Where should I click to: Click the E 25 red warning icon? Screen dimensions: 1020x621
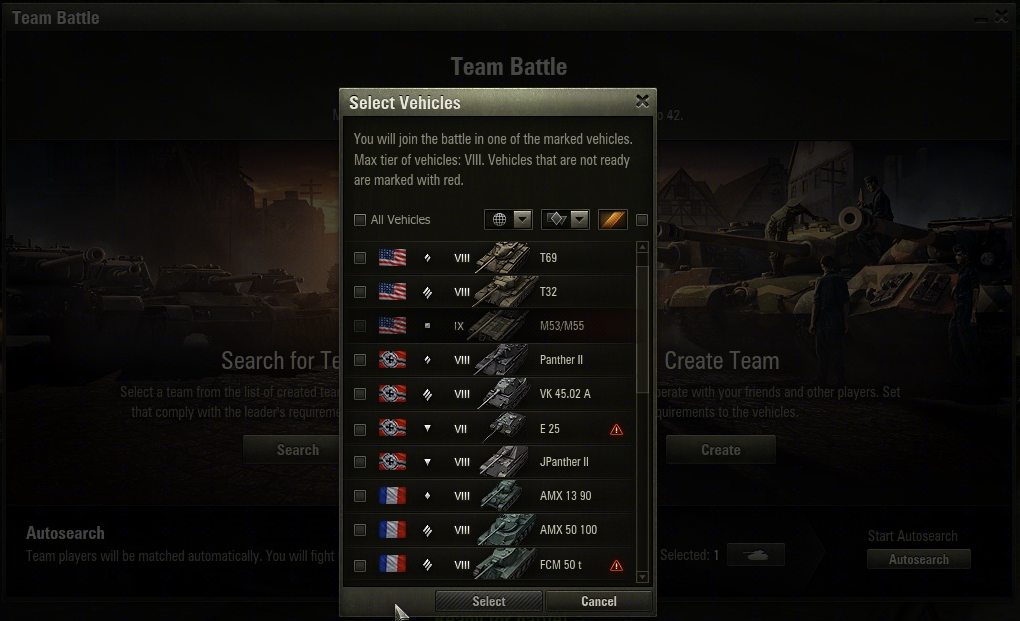616,430
